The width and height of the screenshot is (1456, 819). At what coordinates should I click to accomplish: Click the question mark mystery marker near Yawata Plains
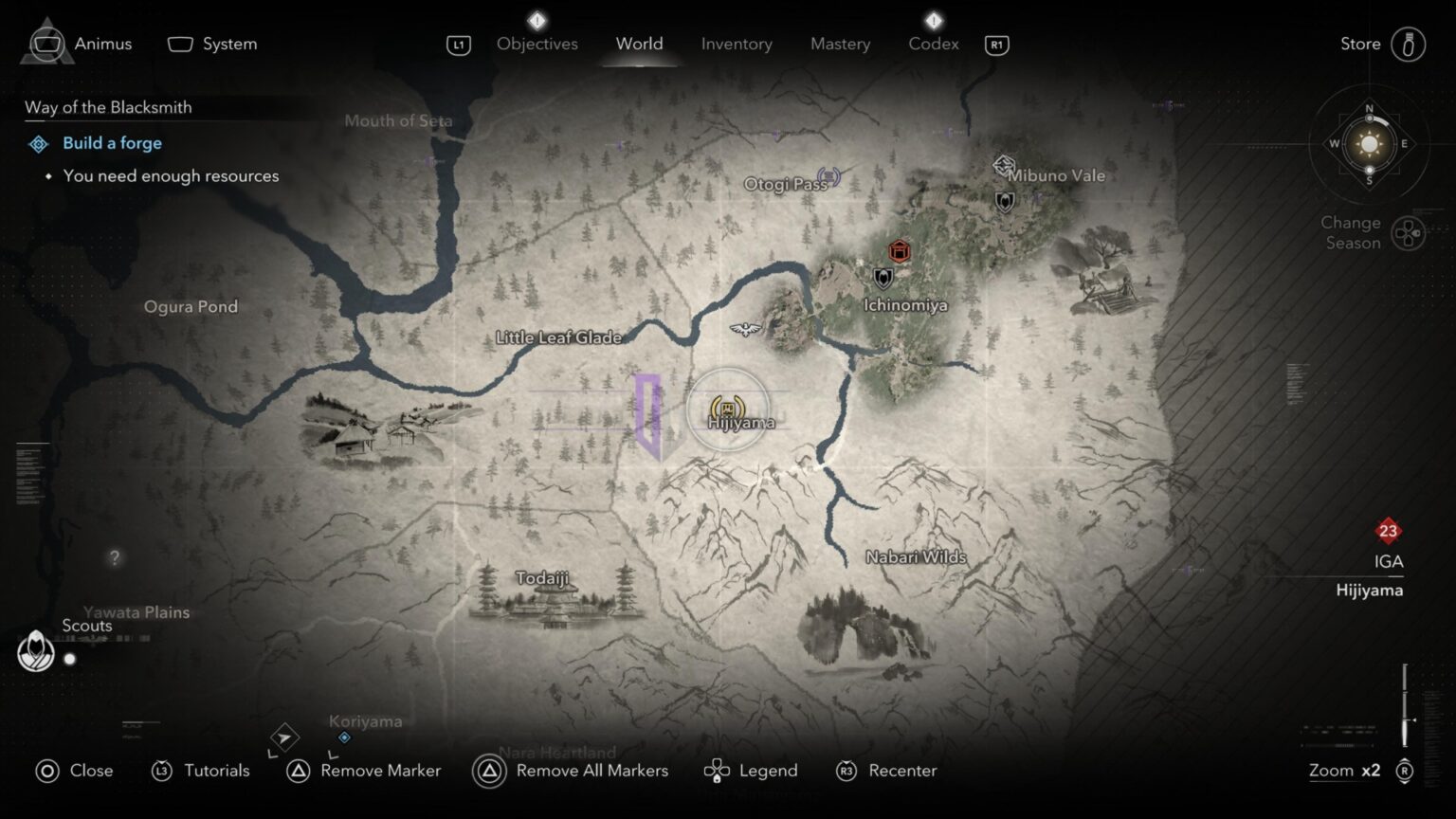(114, 558)
